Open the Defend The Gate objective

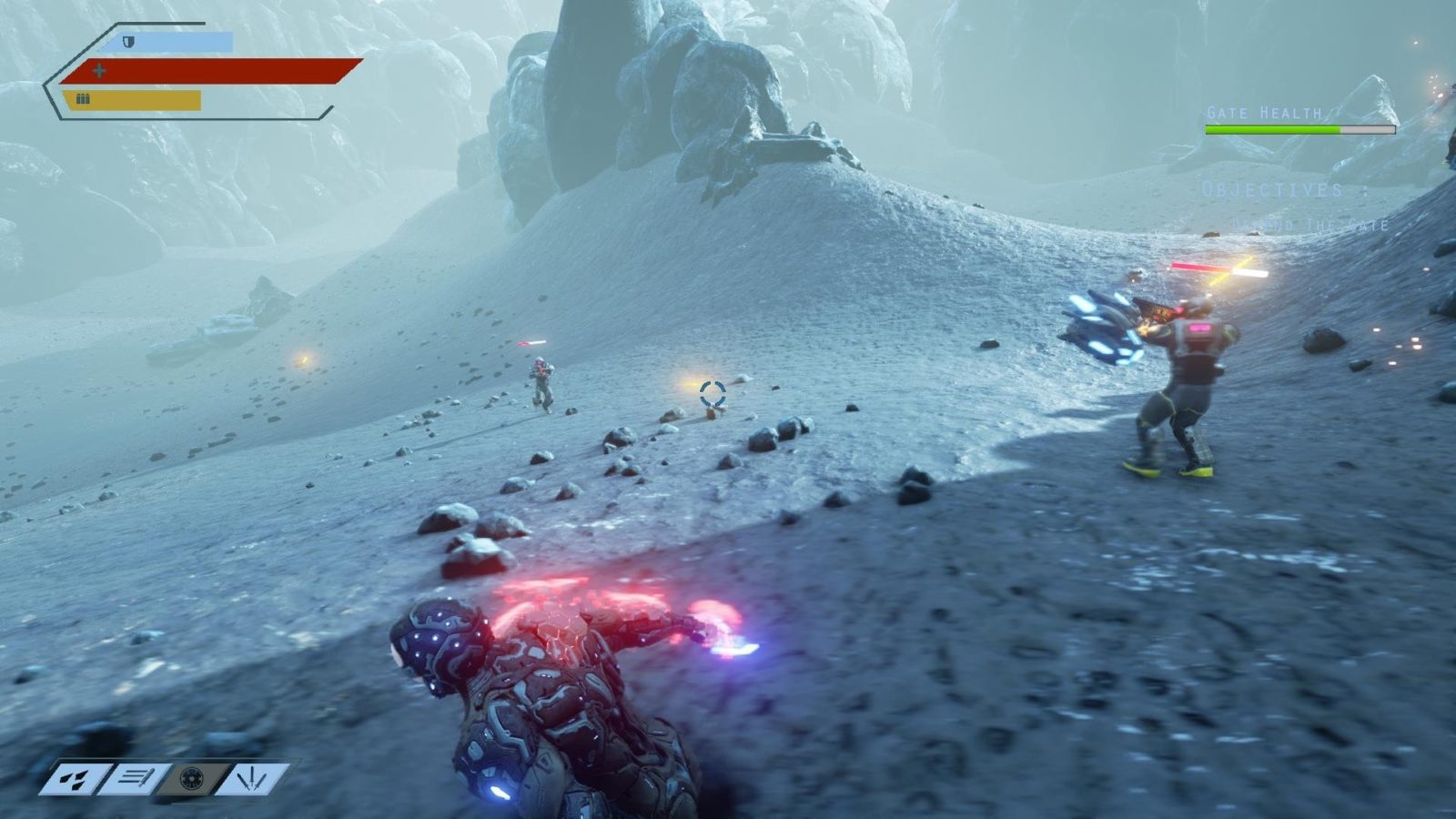[1310, 225]
